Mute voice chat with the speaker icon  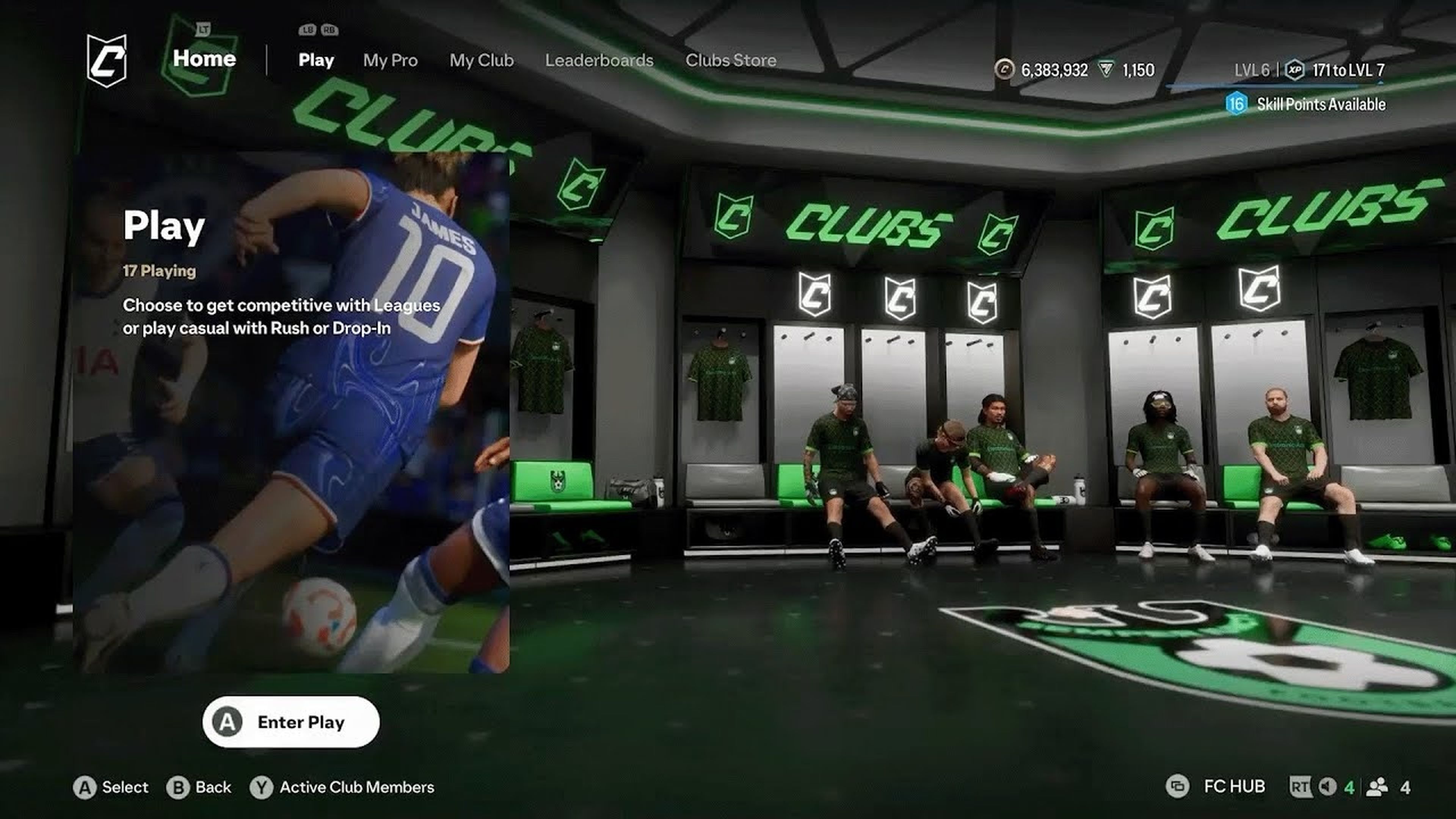(x=1327, y=787)
